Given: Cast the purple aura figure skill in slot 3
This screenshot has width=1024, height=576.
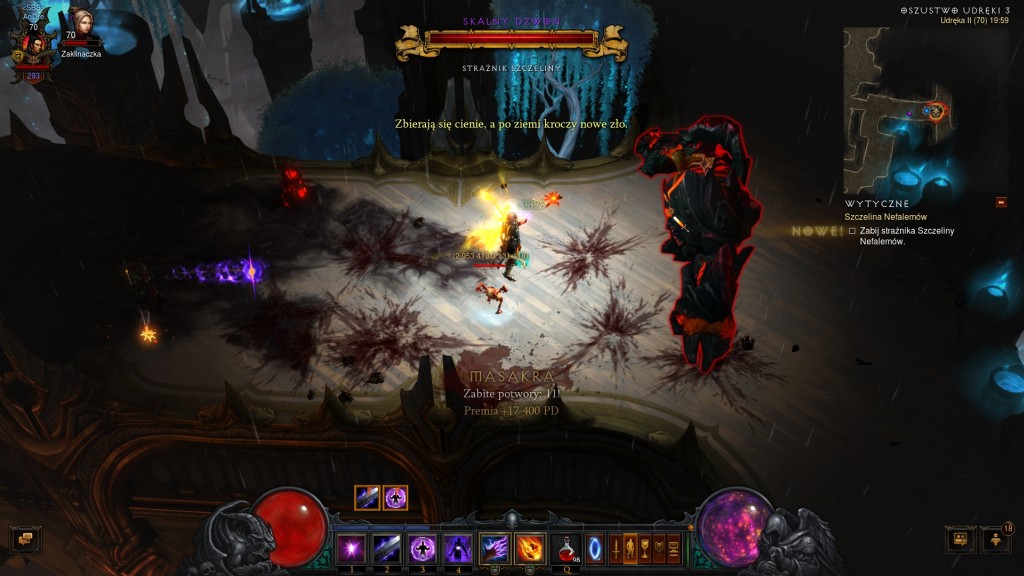Looking at the screenshot, I should (x=422, y=548).
